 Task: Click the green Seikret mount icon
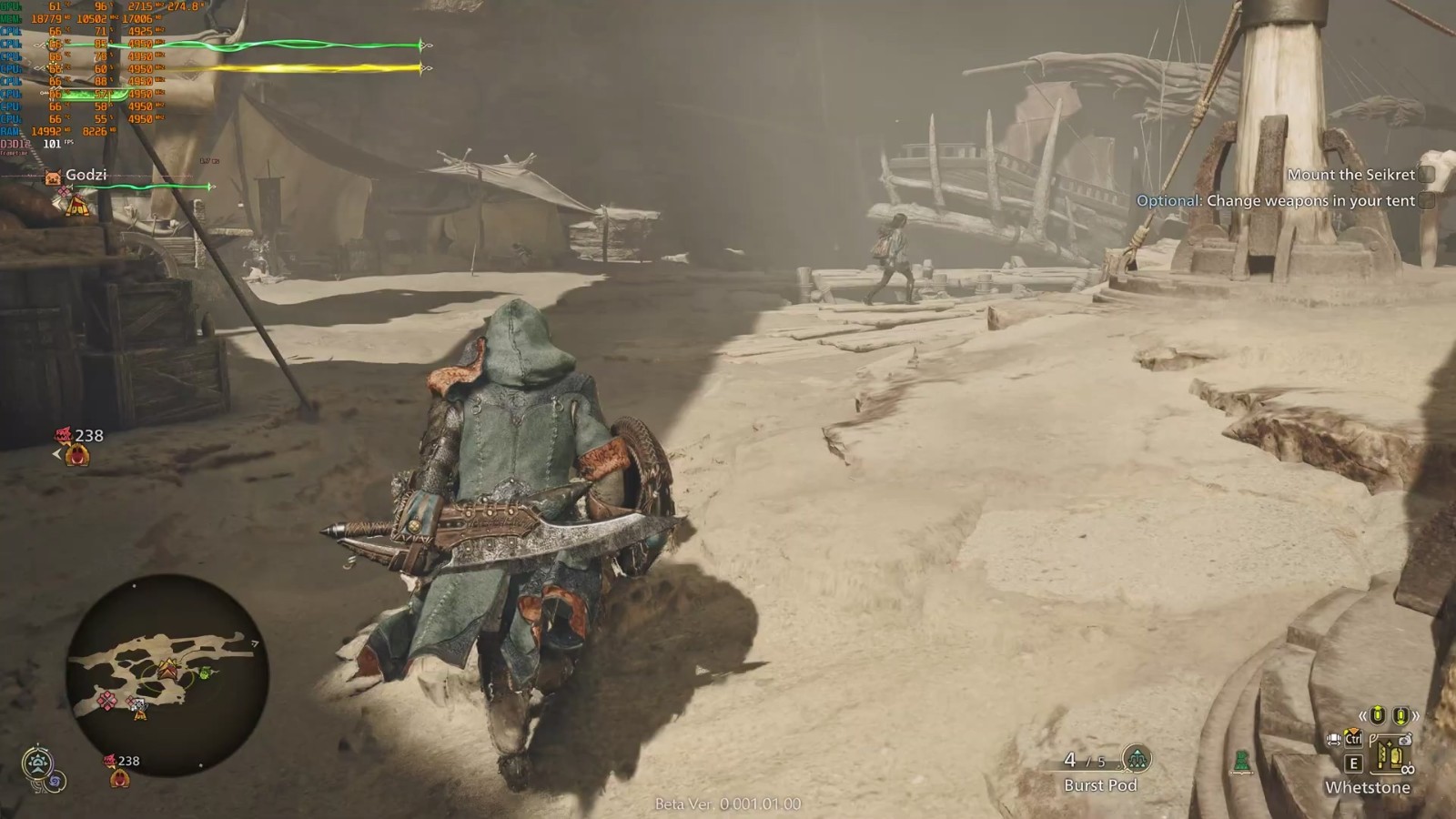click(x=1240, y=761)
